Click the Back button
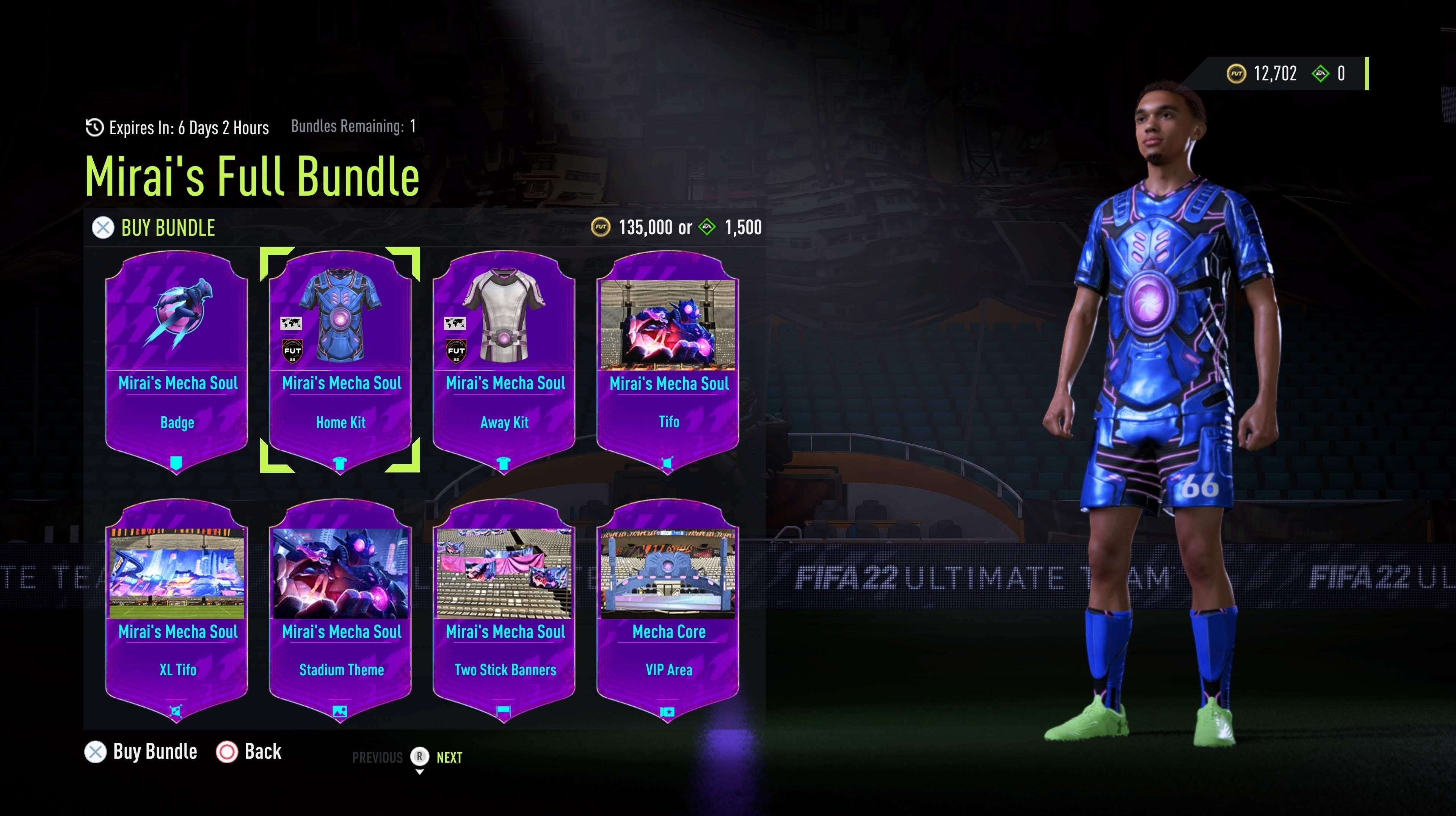This screenshot has height=816, width=1456. point(249,752)
